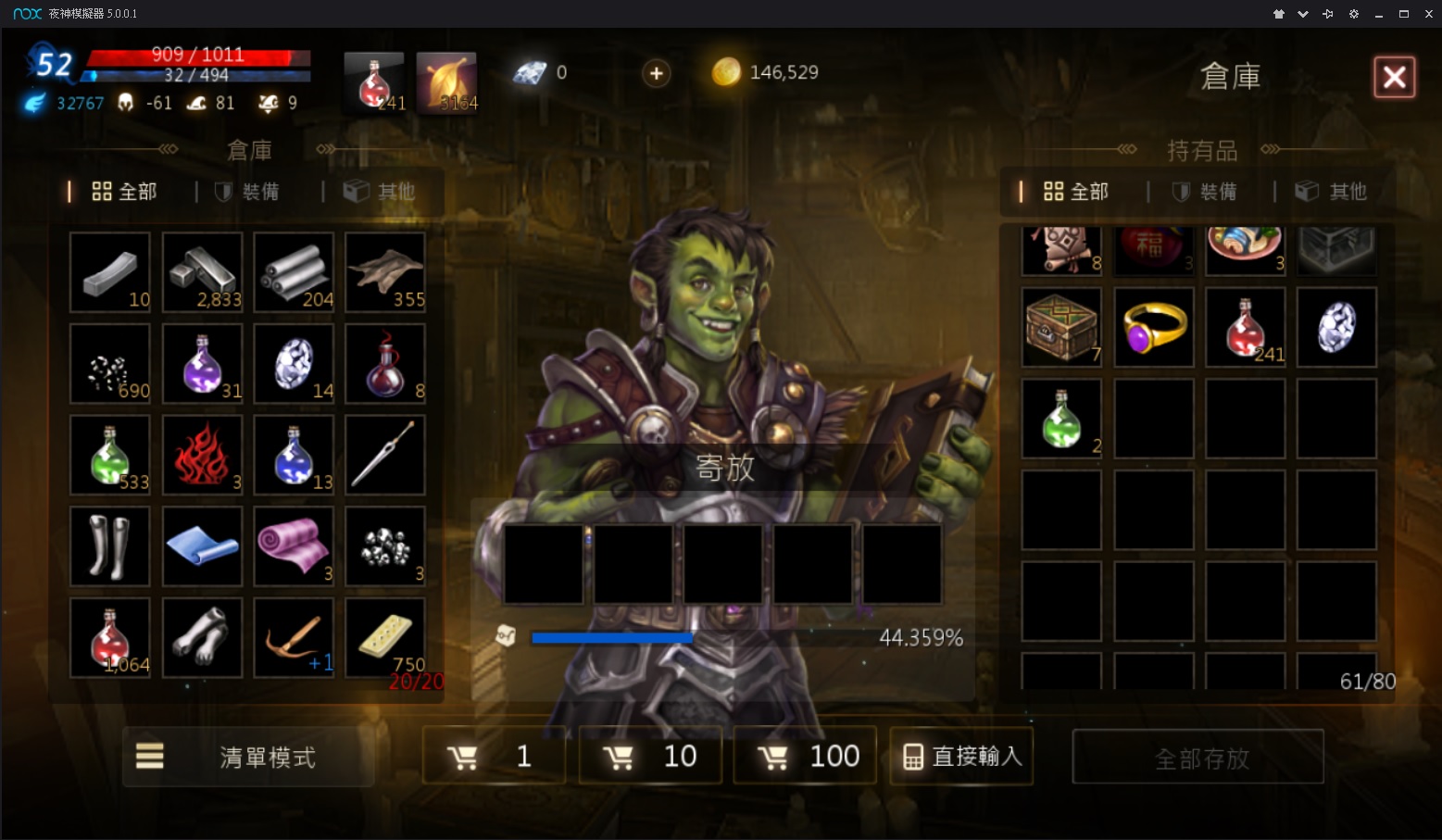Select the wooden treasure chest item
The width and height of the screenshot is (1442, 840).
[x=1061, y=327]
